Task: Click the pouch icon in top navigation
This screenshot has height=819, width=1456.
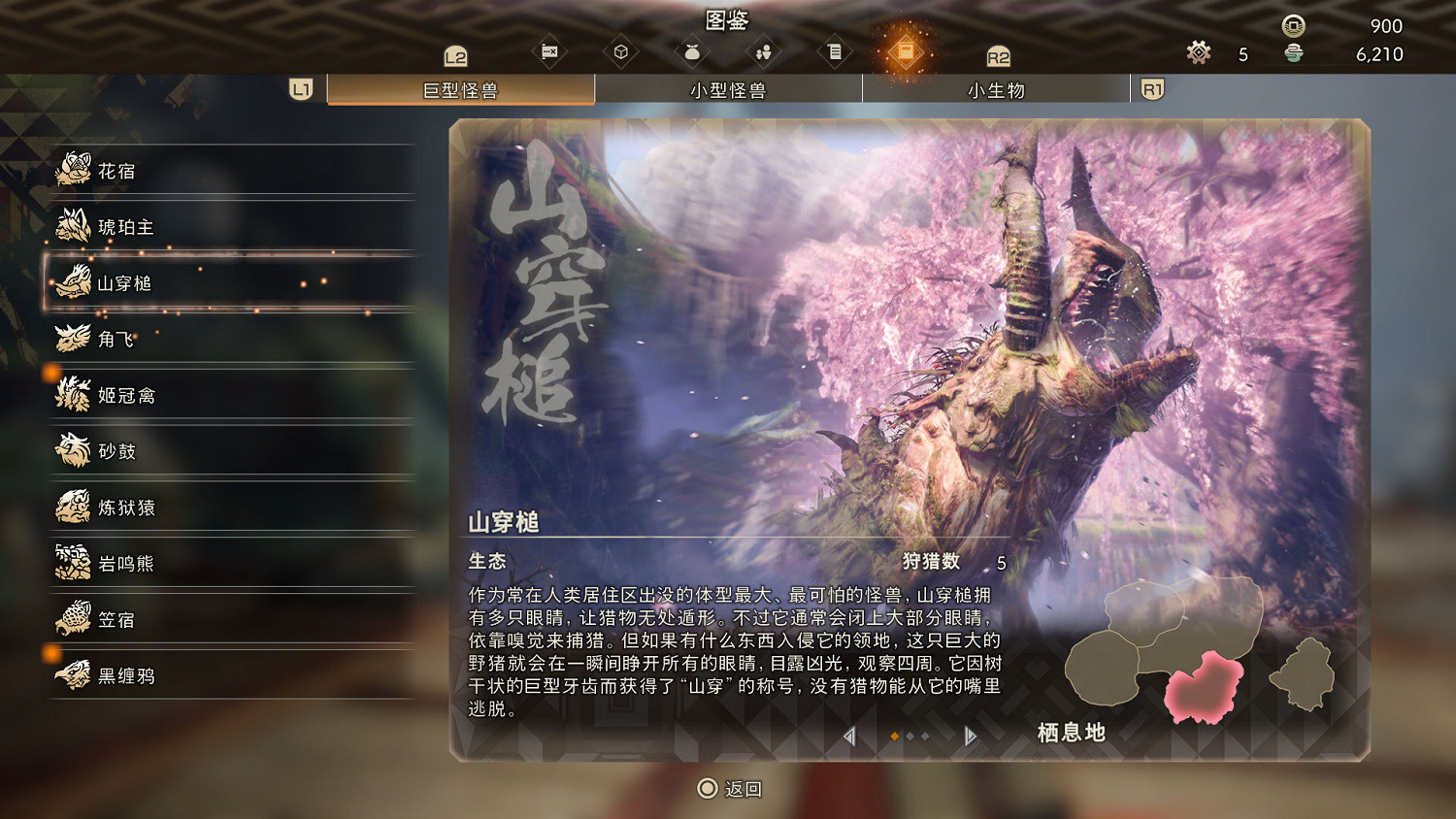Action: coord(691,51)
